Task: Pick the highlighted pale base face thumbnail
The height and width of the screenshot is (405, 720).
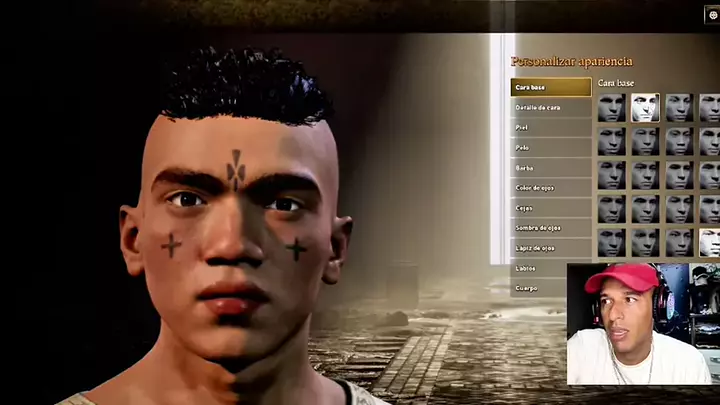Action: click(x=645, y=107)
